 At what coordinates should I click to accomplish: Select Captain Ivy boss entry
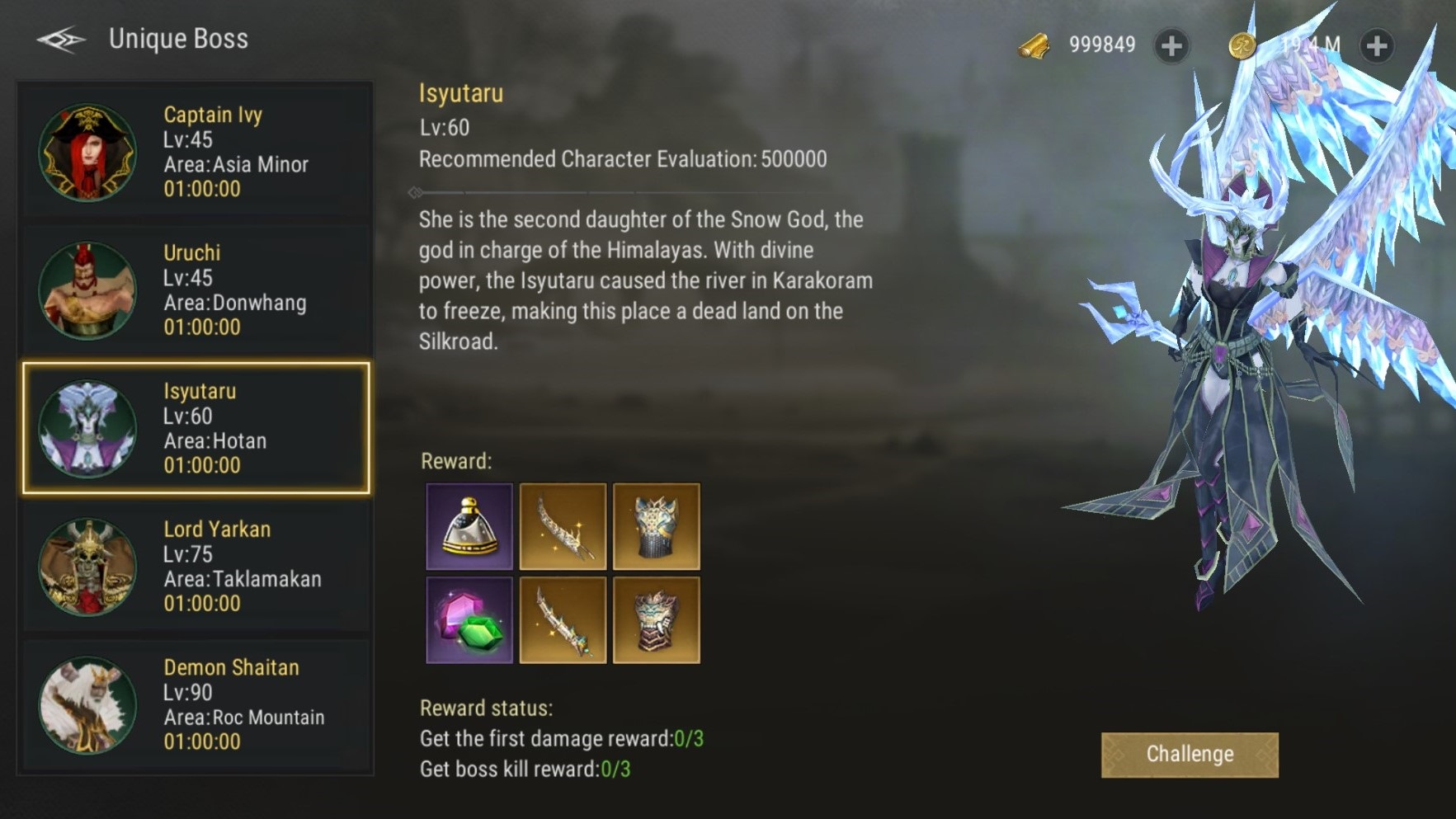click(x=196, y=152)
